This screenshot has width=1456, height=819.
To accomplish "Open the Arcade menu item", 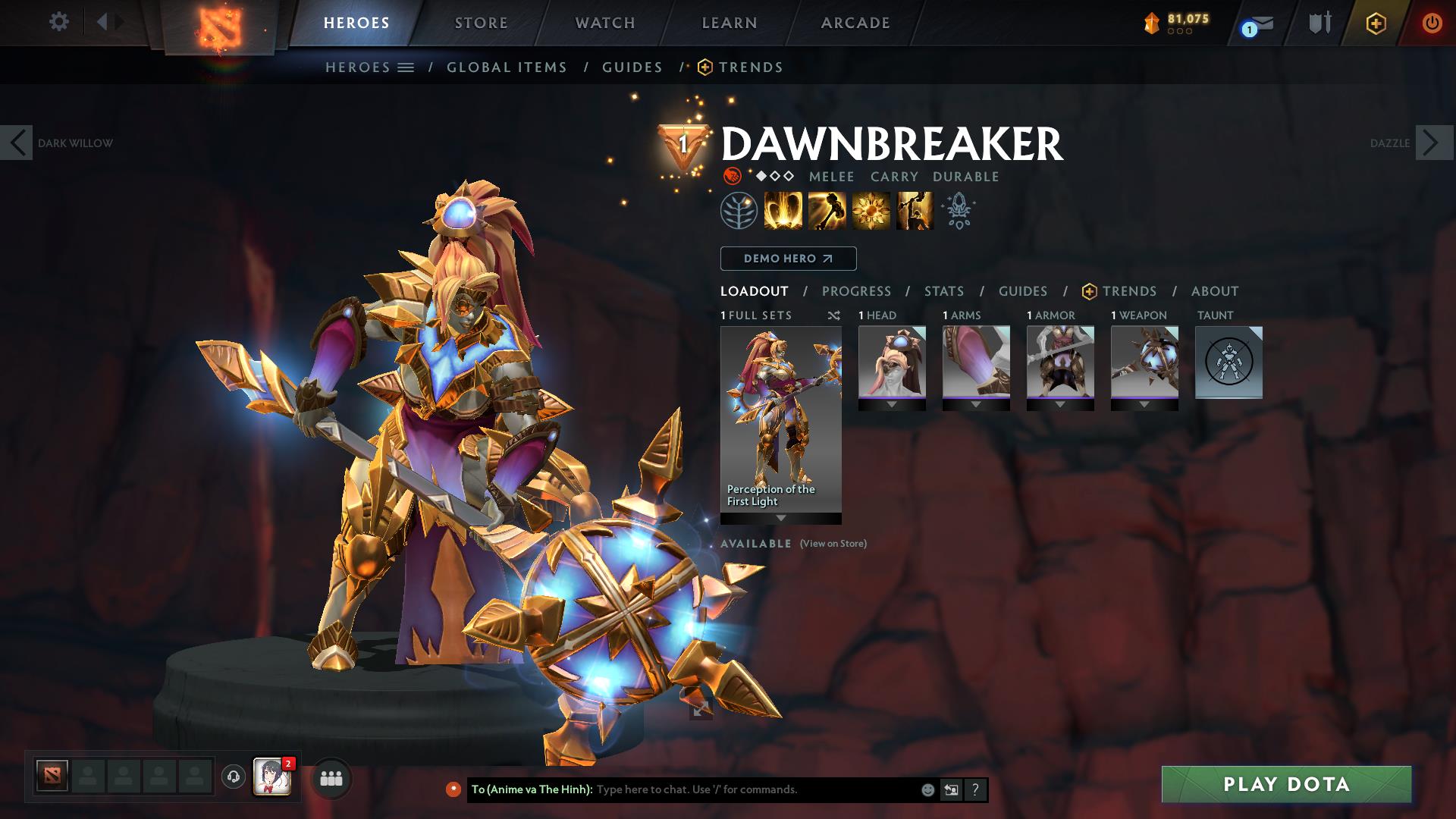I will coord(855,23).
